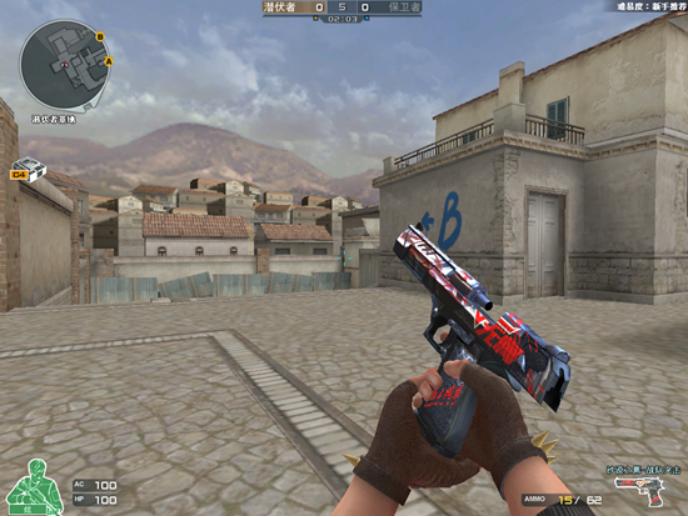This screenshot has height=517, width=688.
Task: Select the C4 bomb icon
Action: pos(28,170)
